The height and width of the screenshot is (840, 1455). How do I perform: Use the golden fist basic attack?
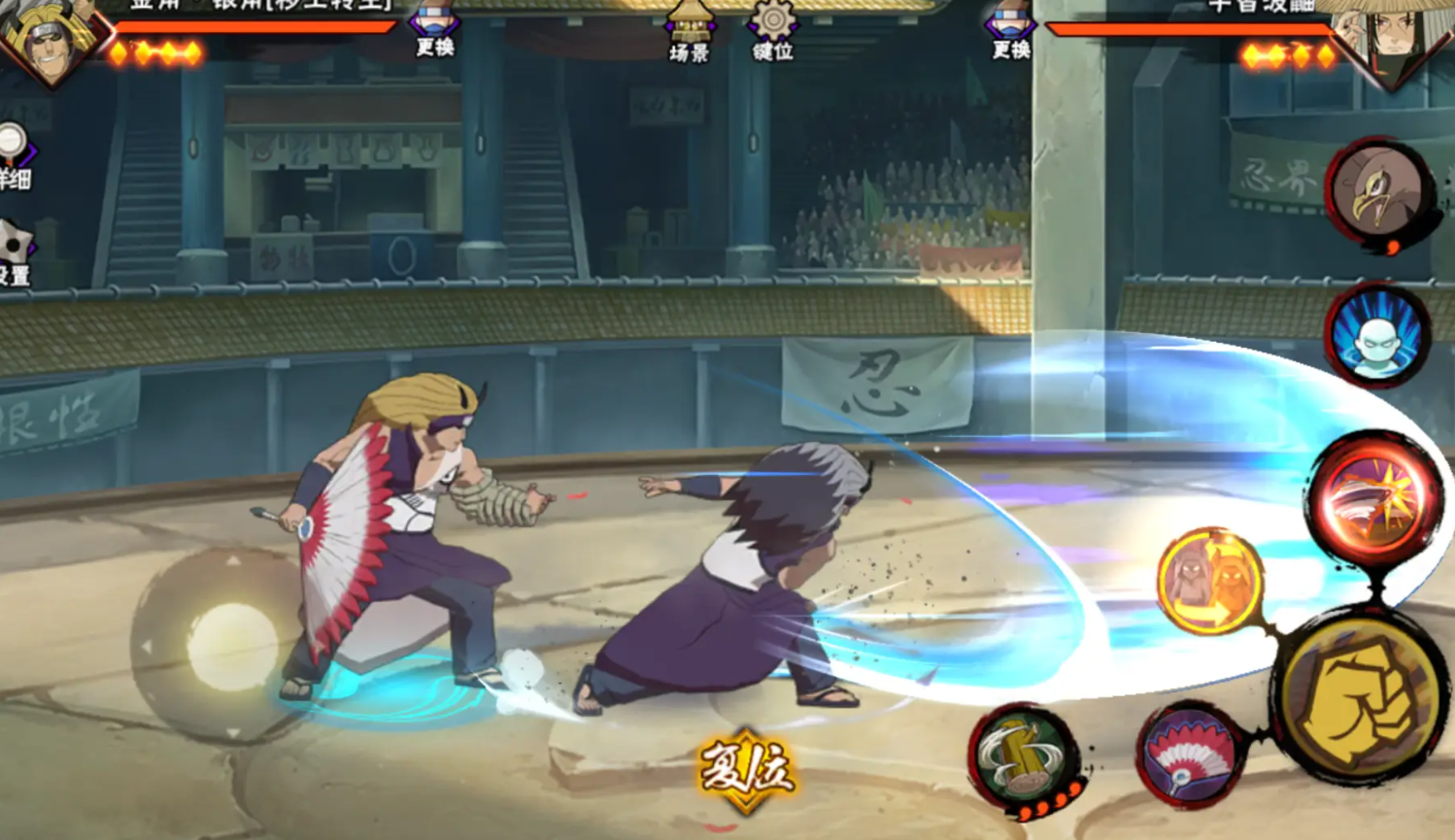1360,696
